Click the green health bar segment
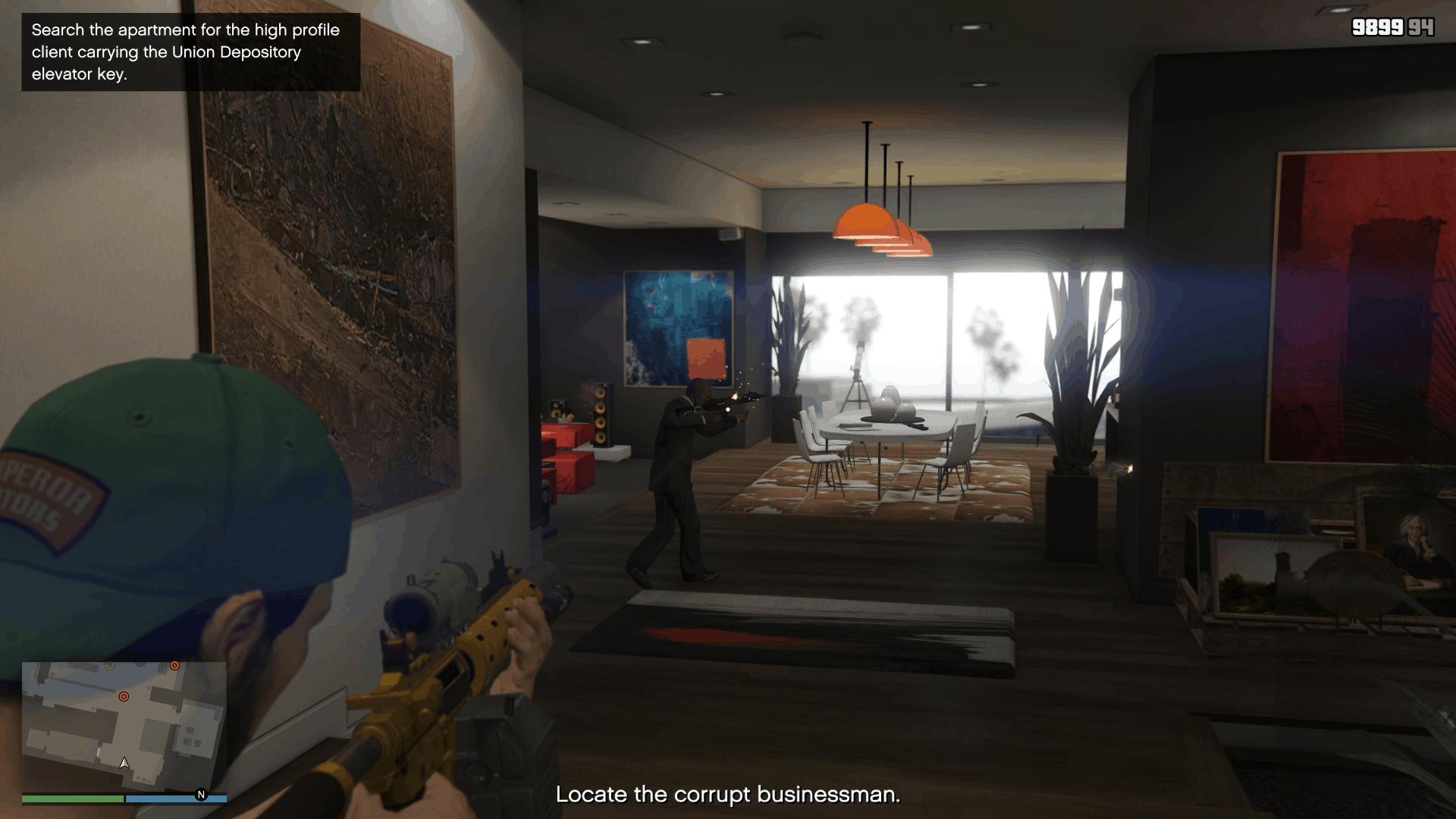Image resolution: width=1456 pixels, height=819 pixels. pos(72,799)
